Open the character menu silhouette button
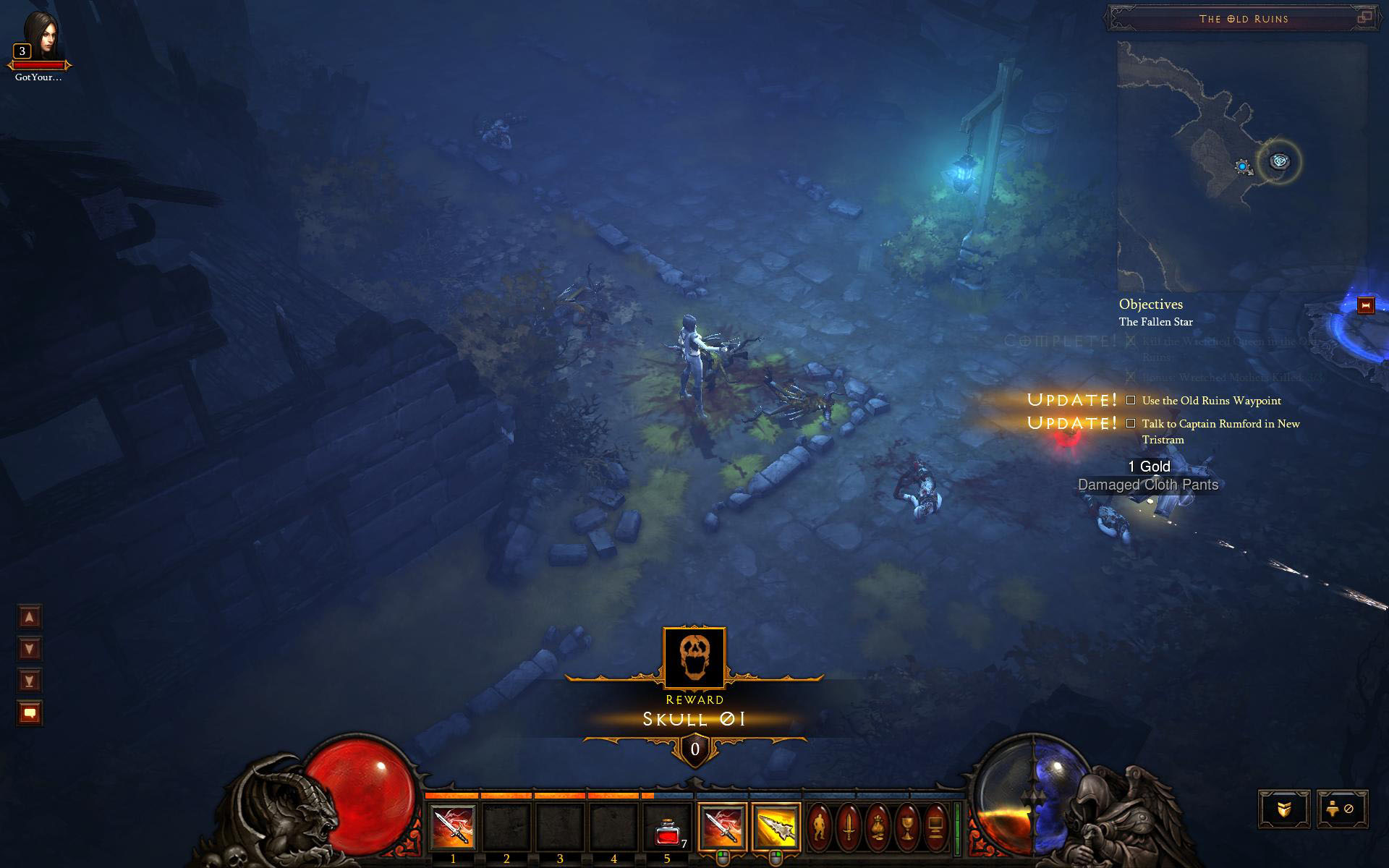Screen dimensions: 1389x868 (820, 825)
